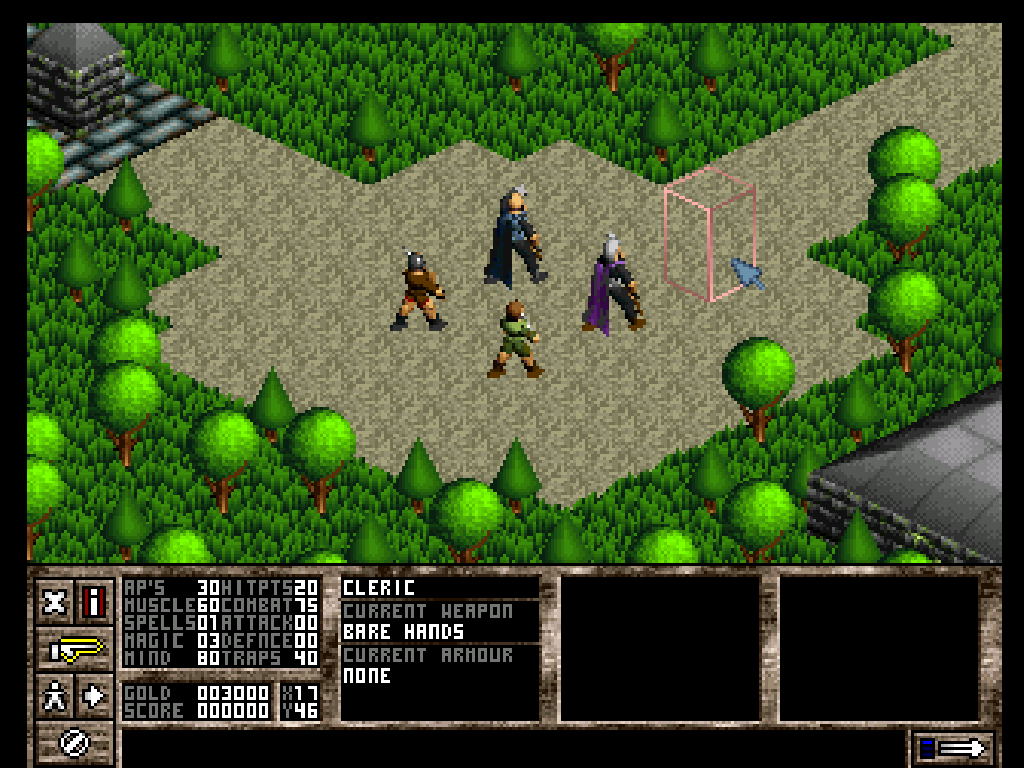Select the green-tunic party member
The image size is (1024, 768).
pos(516,340)
